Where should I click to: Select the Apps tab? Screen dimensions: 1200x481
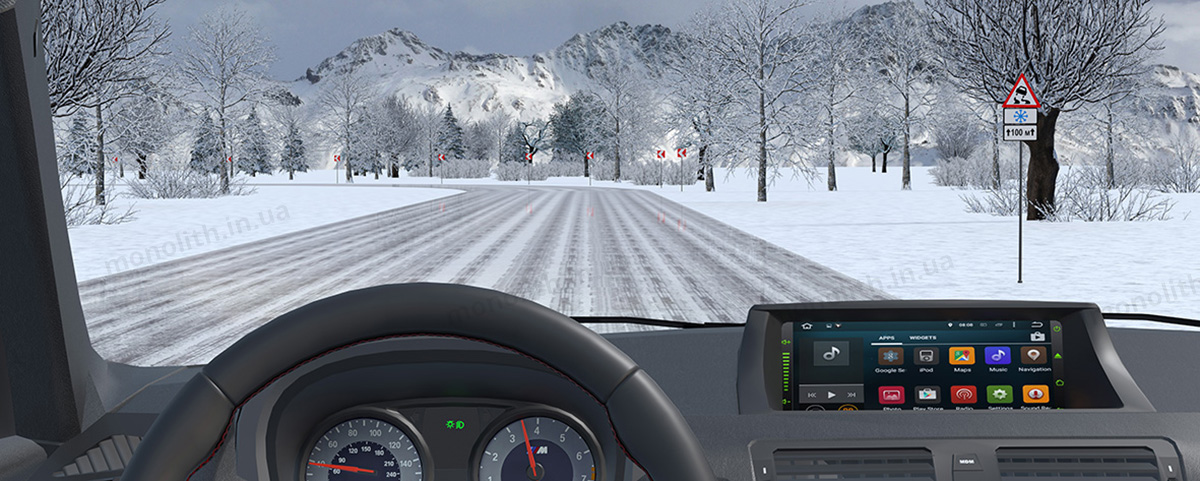click(886, 338)
